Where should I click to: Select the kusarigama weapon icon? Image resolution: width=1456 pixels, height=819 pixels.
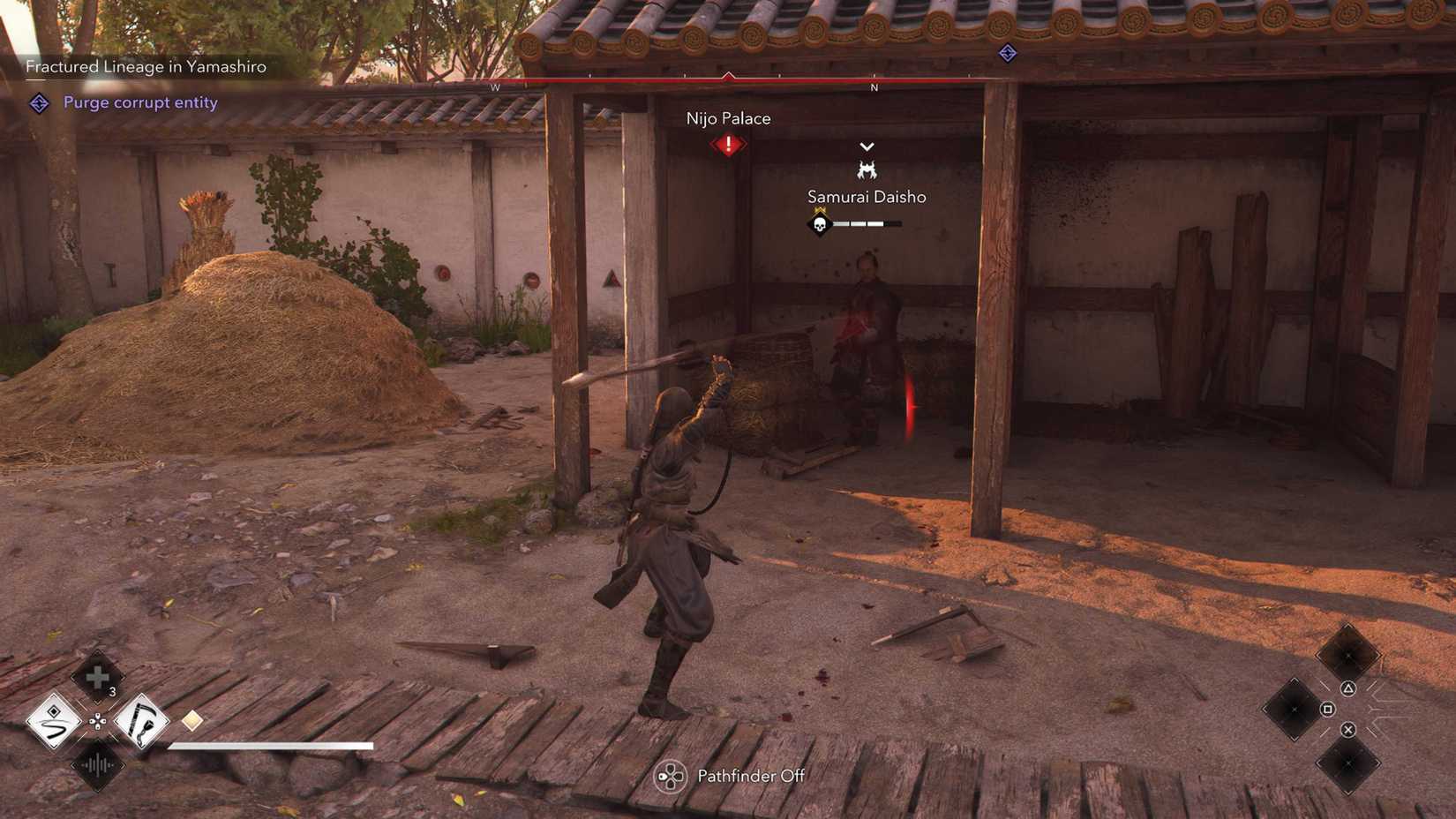tap(143, 722)
